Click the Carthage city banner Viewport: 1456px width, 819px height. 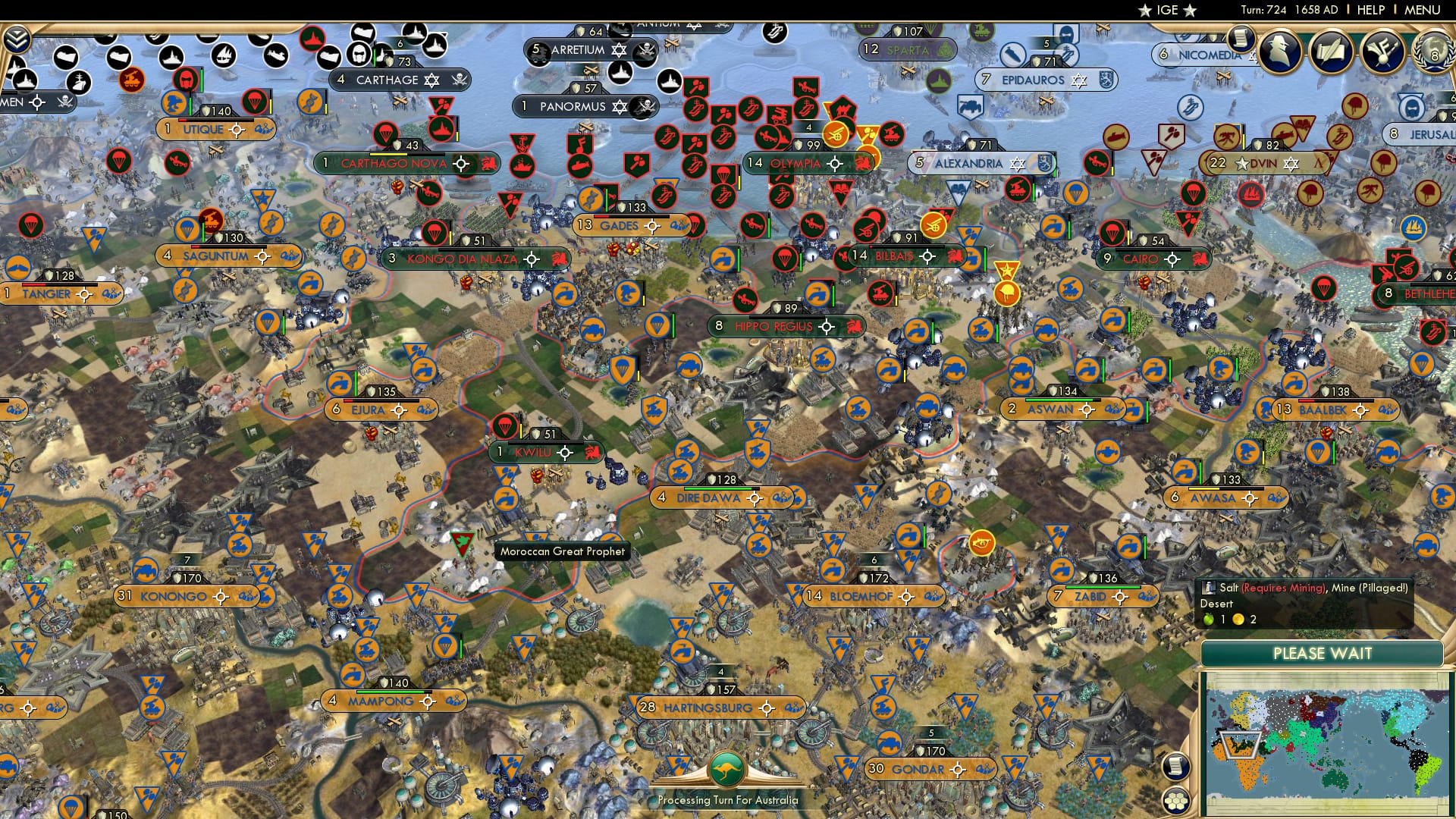pyautogui.click(x=389, y=79)
